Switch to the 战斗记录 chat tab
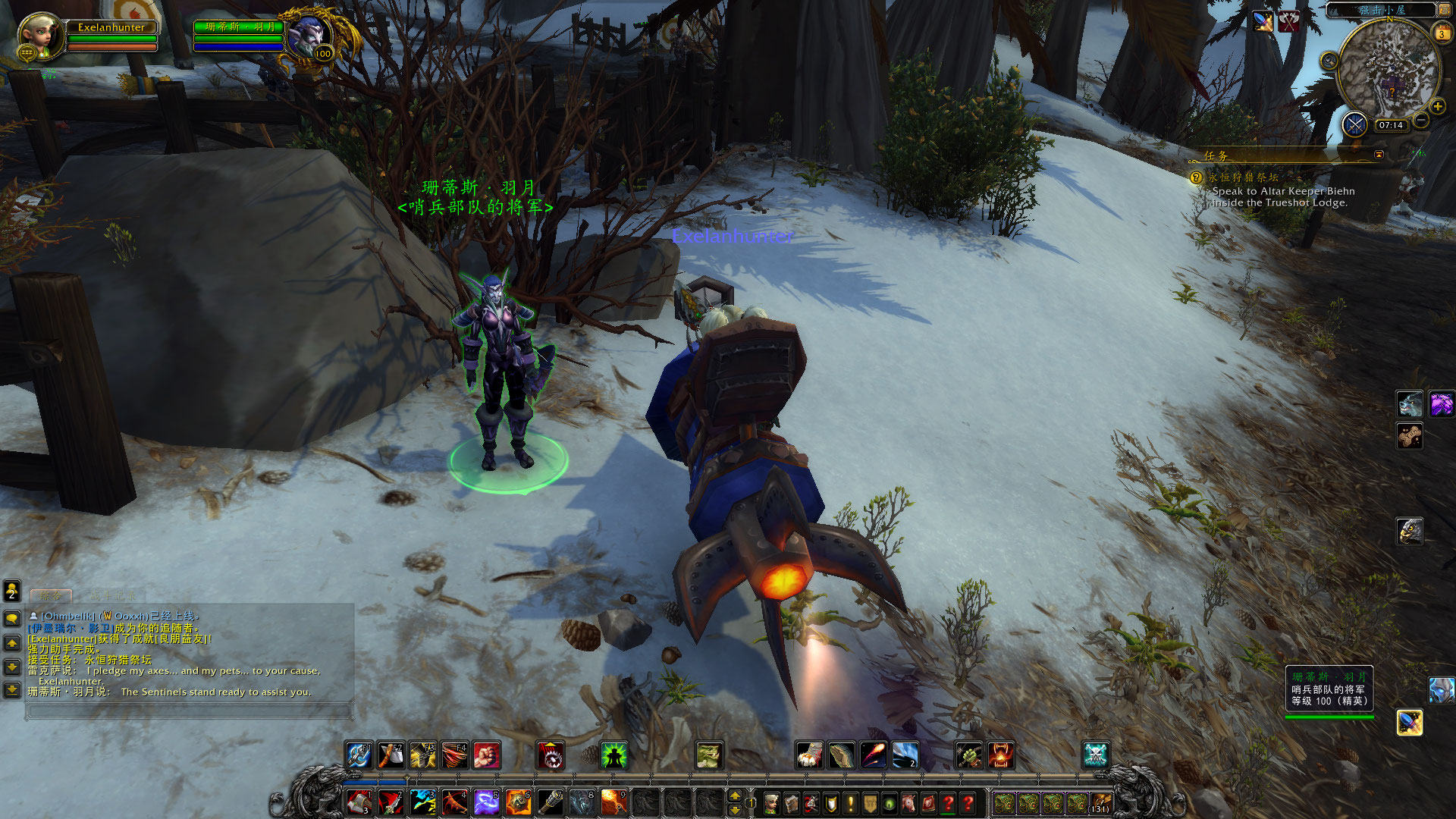The image size is (1456, 819). pyautogui.click(x=112, y=596)
